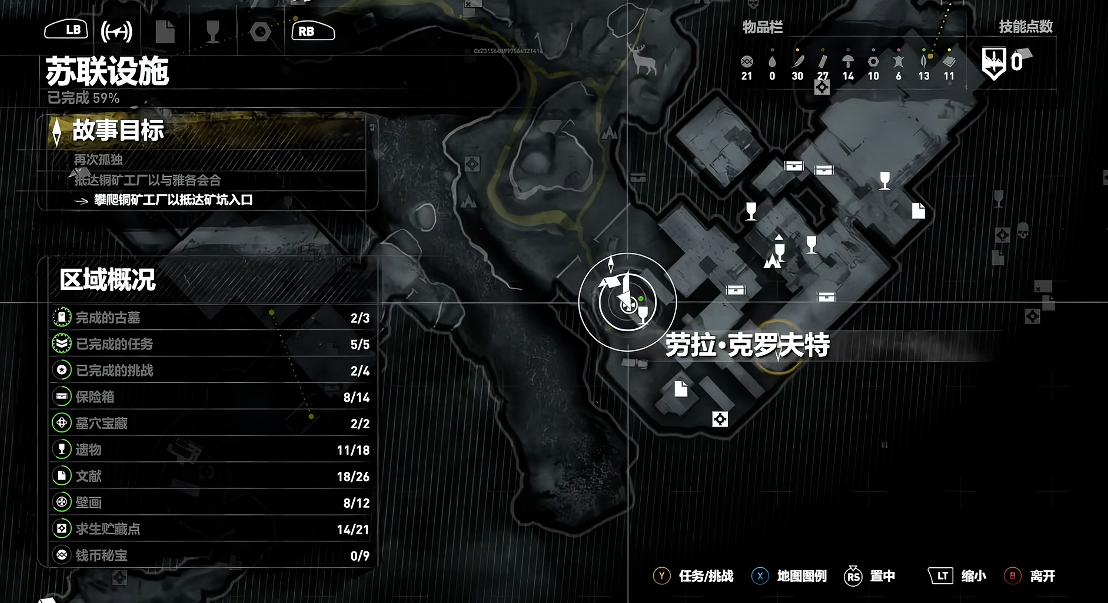Pick the 壁画 murals row
The height and width of the screenshot is (603, 1108).
point(208,501)
